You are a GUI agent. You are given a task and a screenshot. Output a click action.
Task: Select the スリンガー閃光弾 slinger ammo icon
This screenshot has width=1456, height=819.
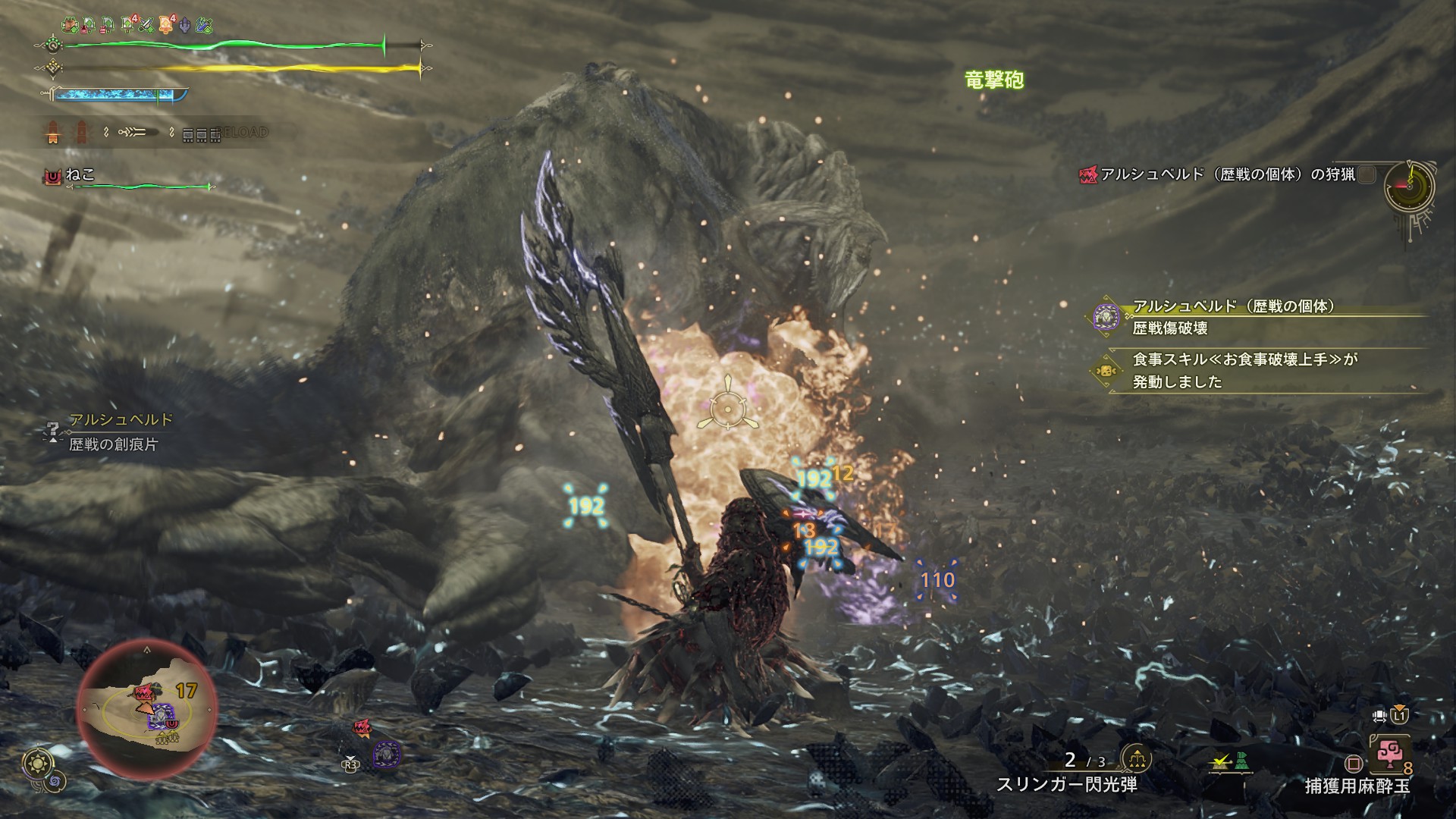click(1136, 759)
